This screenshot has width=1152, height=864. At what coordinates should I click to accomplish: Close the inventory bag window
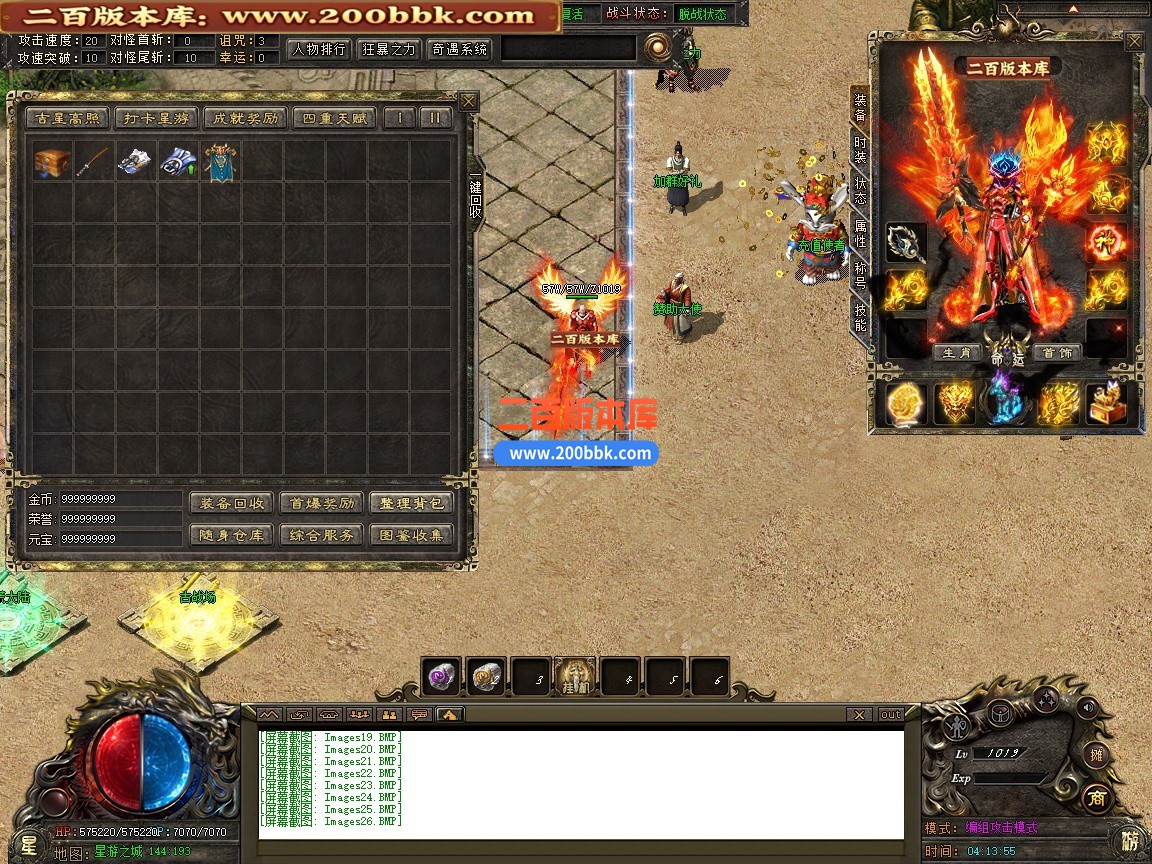tap(468, 102)
